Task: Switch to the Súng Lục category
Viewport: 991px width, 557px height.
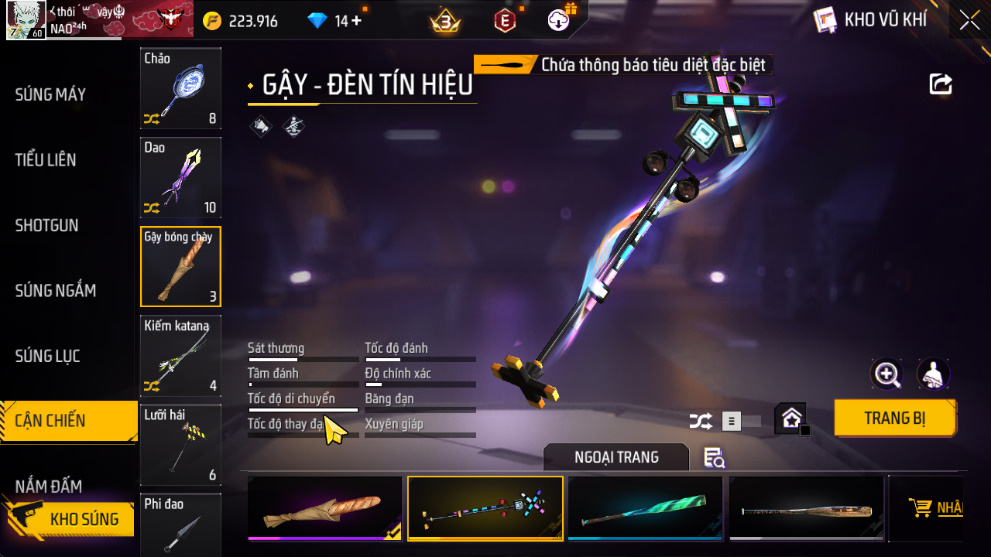Action: click(x=48, y=356)
